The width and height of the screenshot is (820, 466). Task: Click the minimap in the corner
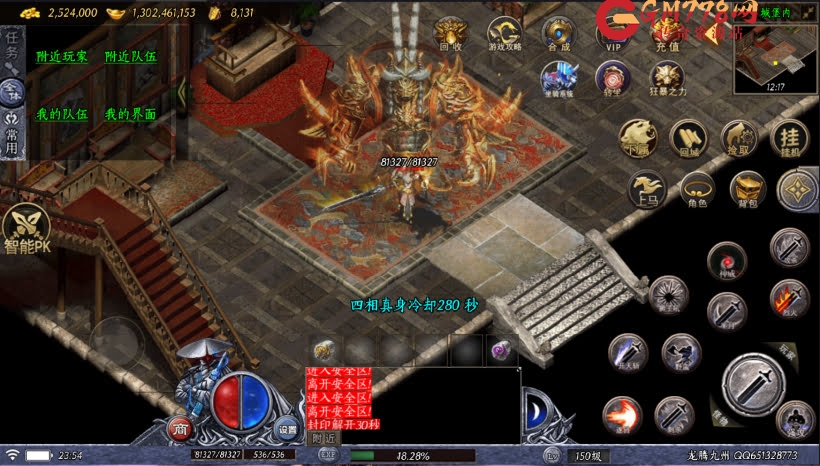(774, 56)
